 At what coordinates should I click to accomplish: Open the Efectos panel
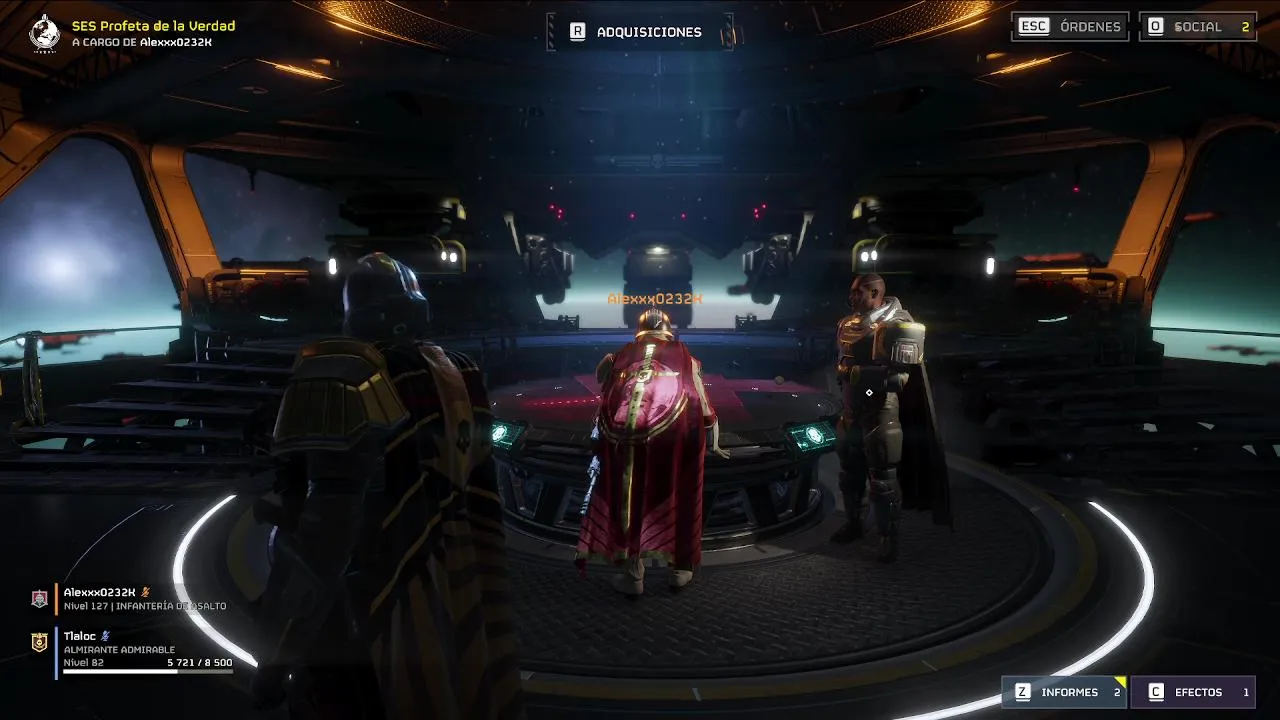click(1193, 692)
